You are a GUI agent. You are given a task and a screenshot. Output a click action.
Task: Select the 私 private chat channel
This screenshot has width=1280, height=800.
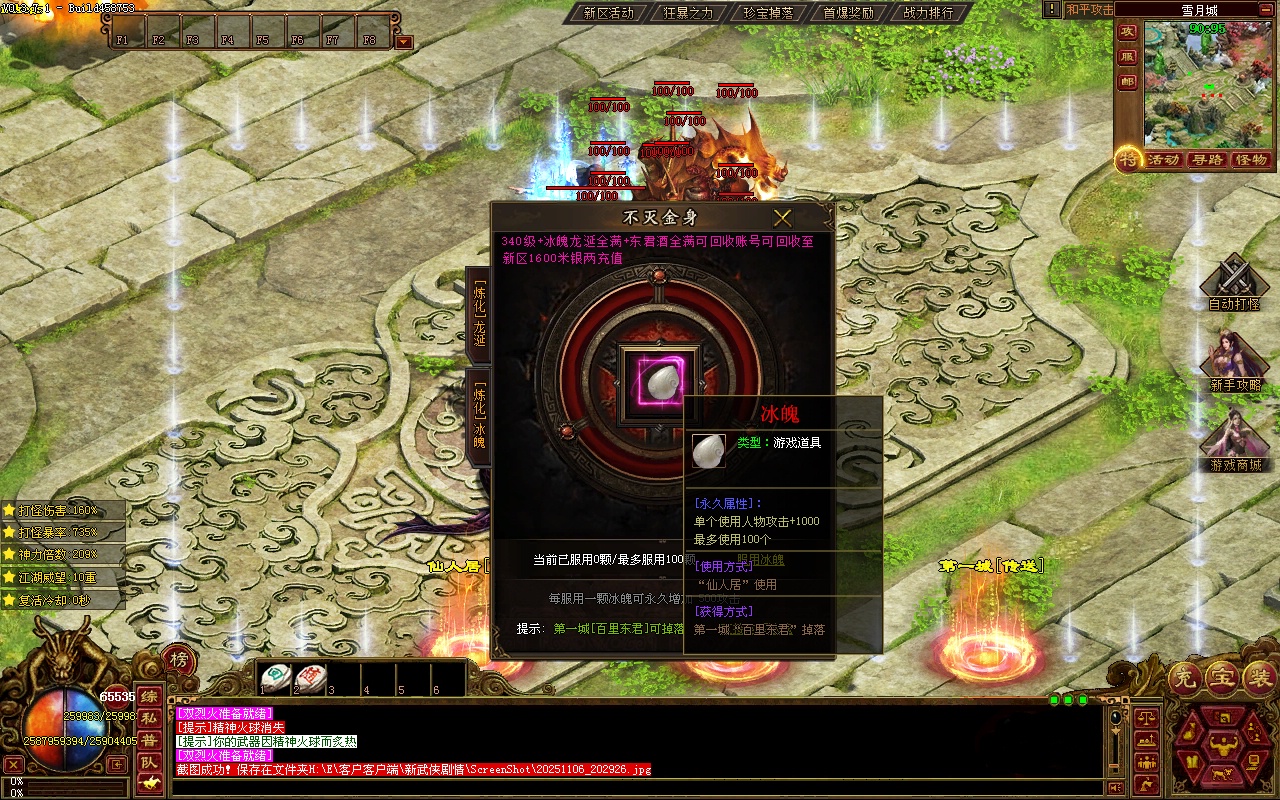click(148, 718)
